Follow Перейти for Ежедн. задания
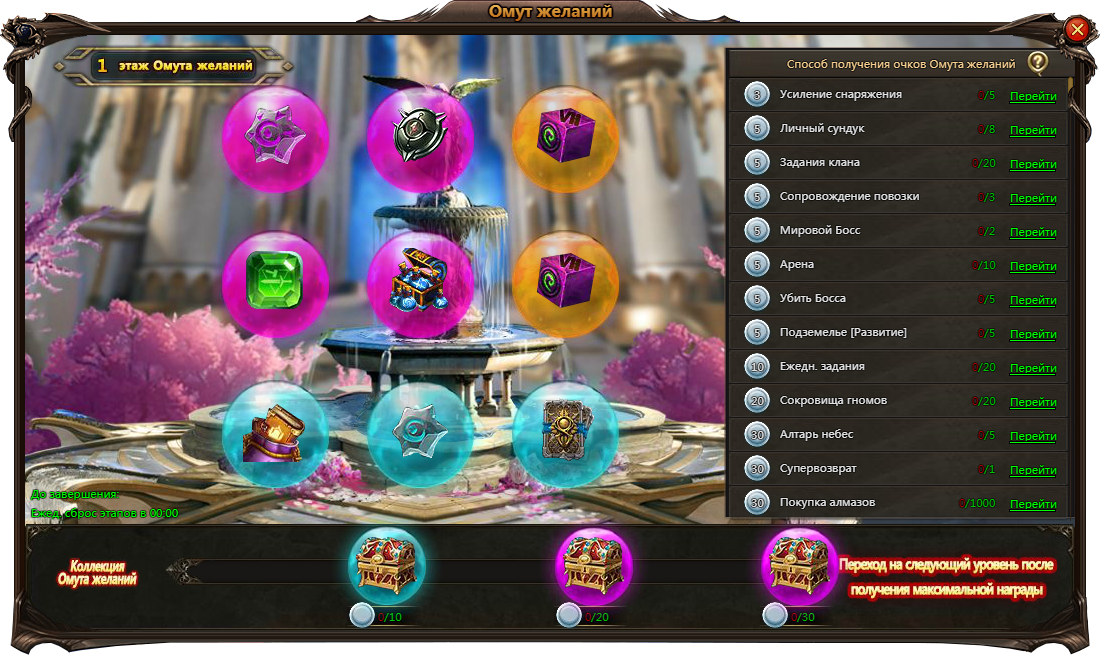1101x655 pixels. (x=1033, y=369)
